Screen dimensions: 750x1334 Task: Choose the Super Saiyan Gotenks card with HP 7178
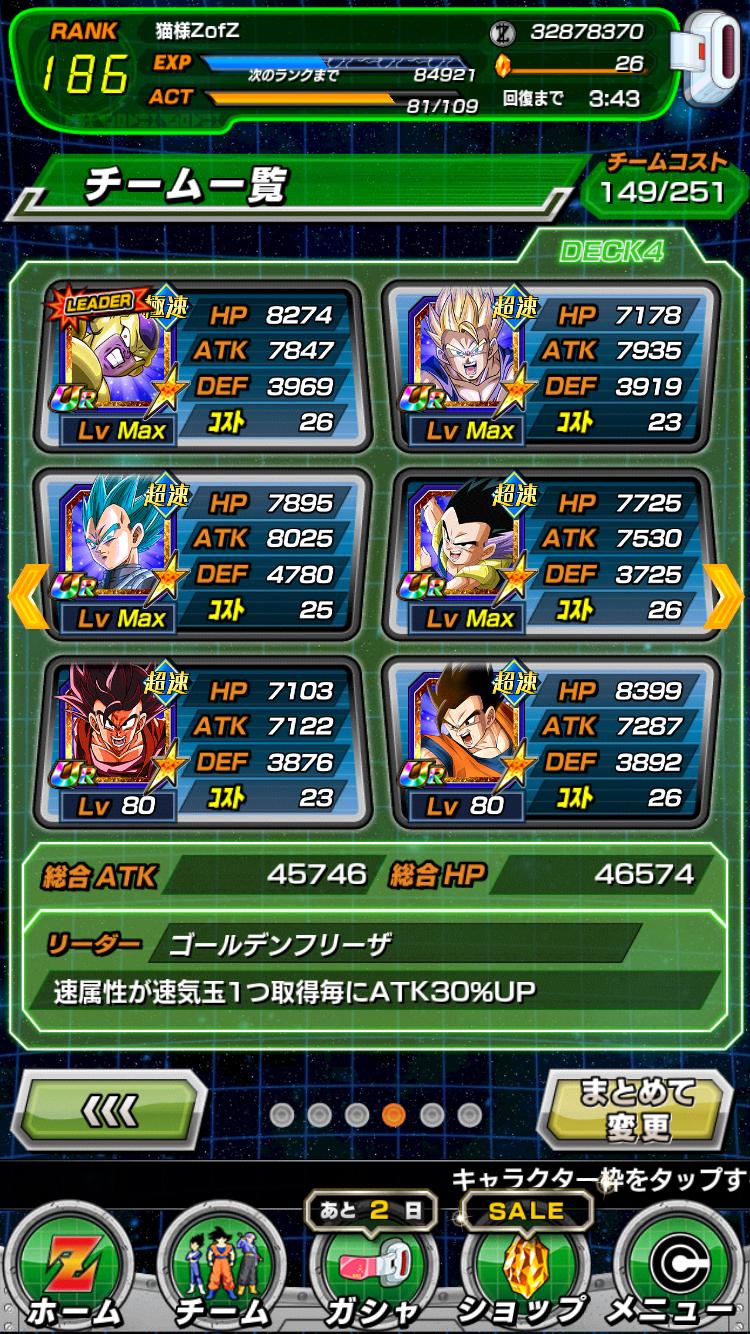pos(551,366)
